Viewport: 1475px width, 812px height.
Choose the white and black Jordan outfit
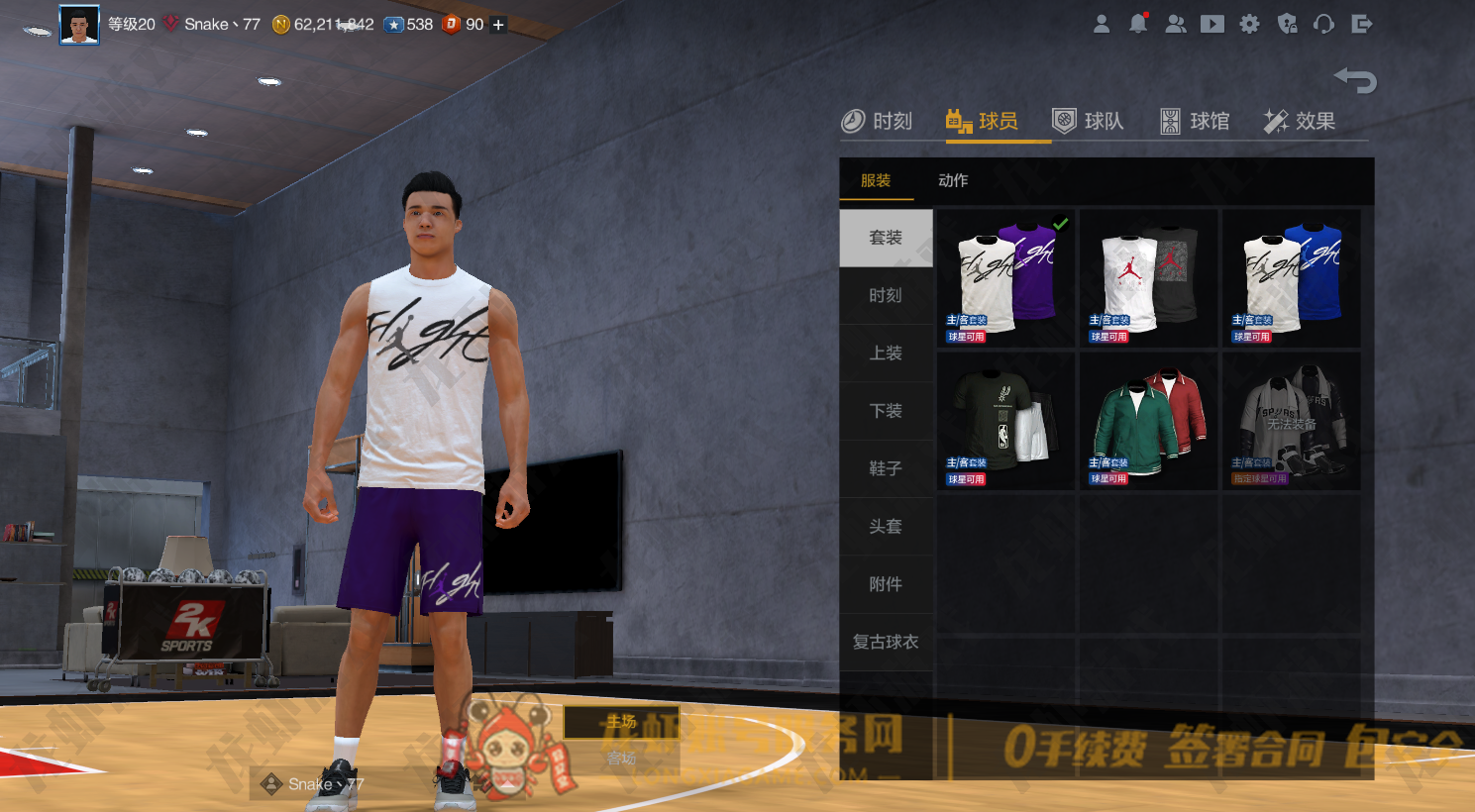pos(1149,277)
